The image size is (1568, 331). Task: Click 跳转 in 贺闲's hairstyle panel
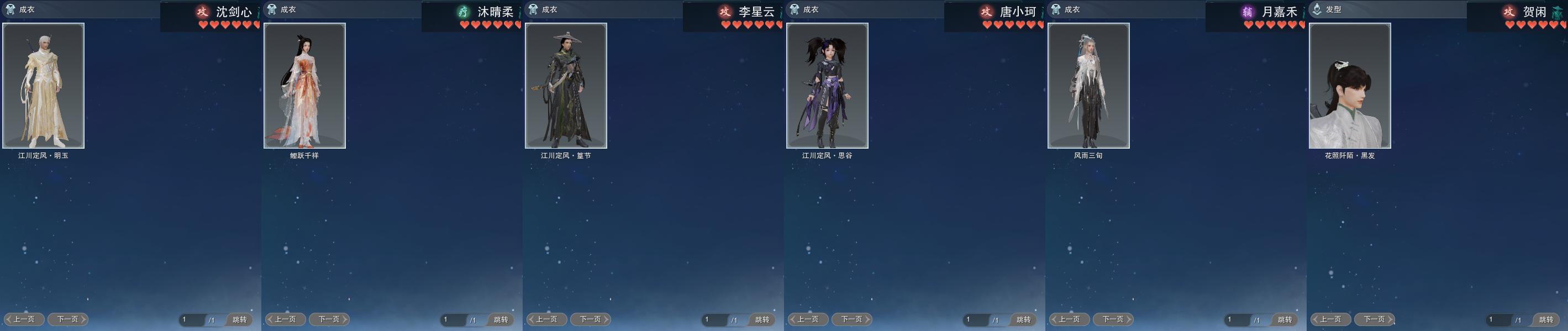point(1546,319)
